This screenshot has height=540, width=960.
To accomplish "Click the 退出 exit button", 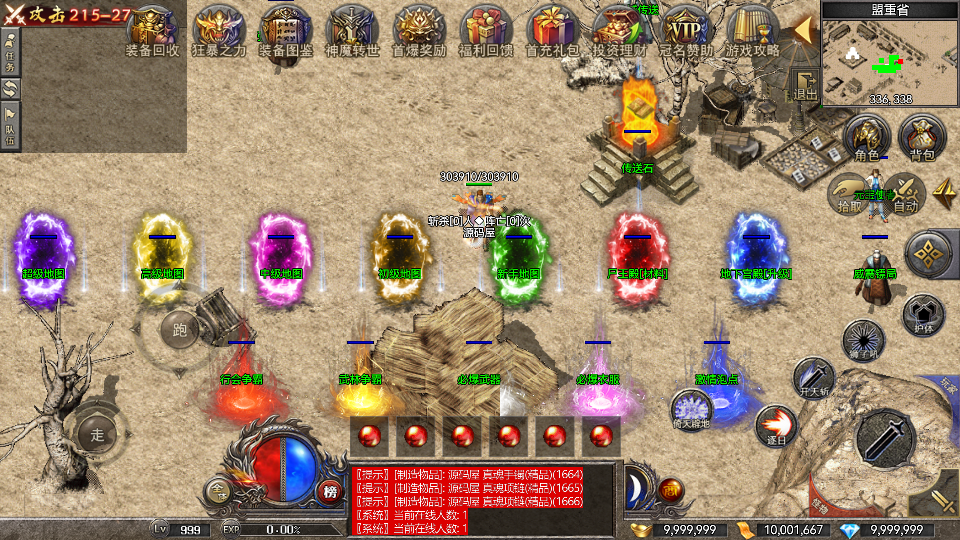I will click(805, 87).
